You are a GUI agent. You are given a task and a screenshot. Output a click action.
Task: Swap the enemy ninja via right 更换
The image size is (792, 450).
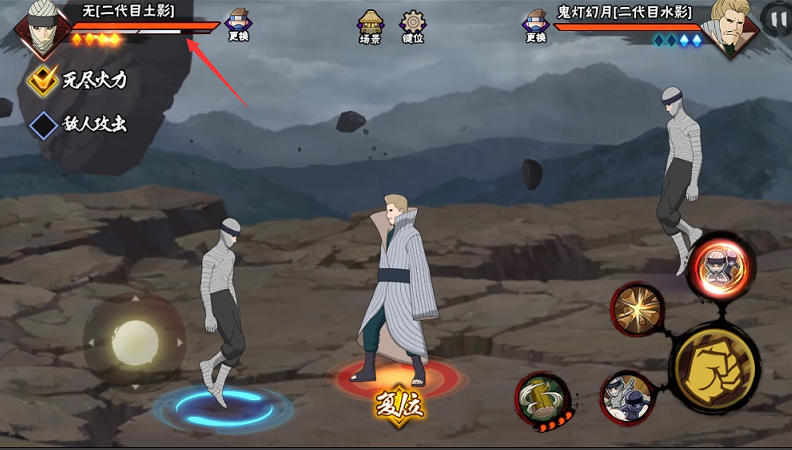pos(535,24)
